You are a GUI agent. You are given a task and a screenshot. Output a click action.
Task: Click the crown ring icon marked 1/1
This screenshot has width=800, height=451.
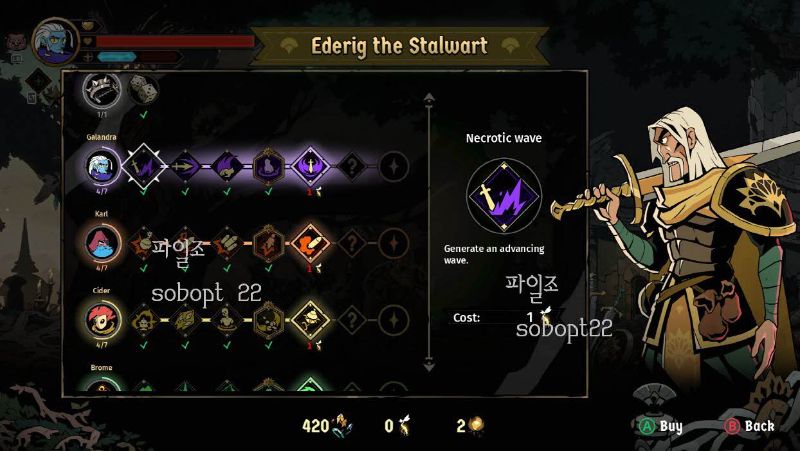point(102,89)
